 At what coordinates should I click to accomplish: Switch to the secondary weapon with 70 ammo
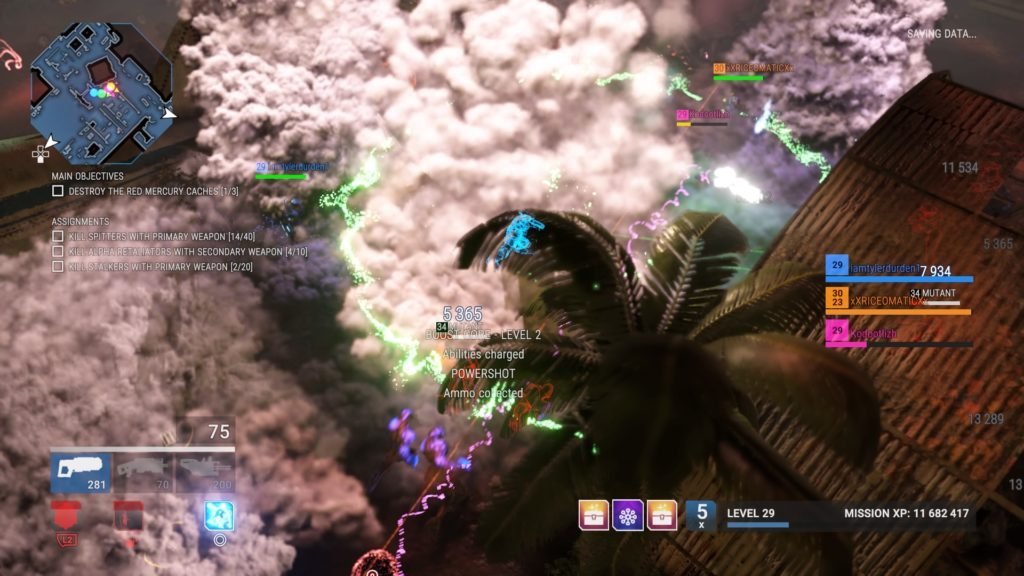143,472
